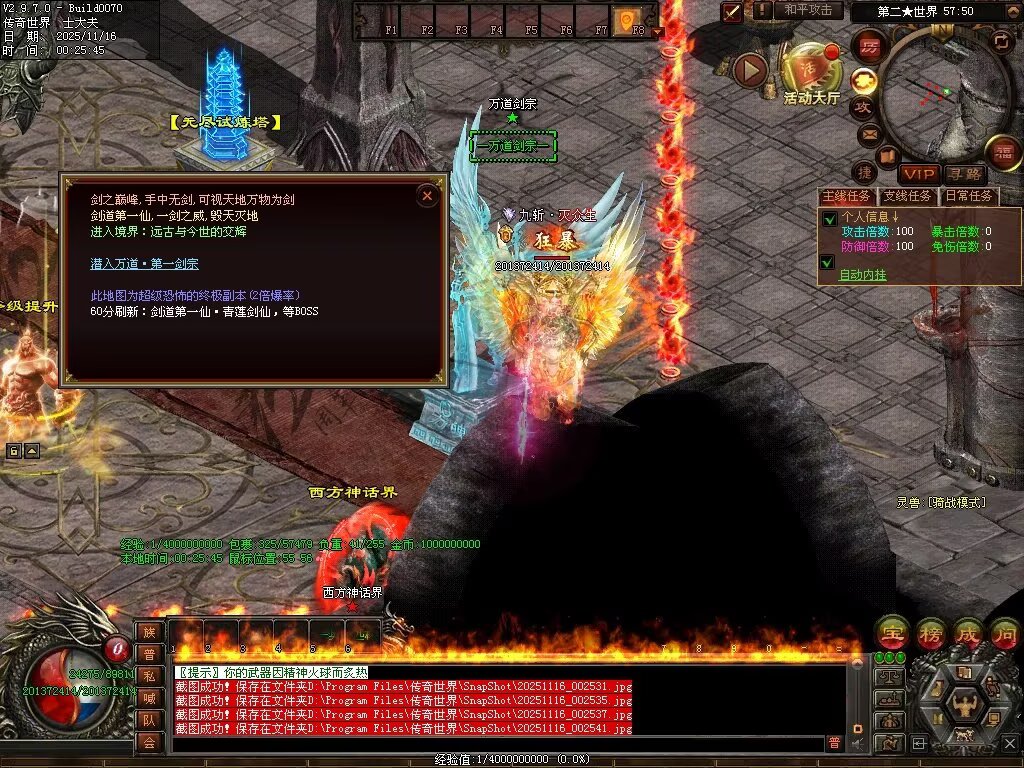Toggle the 和平攻击 attack mode button

tap(808, 10)
